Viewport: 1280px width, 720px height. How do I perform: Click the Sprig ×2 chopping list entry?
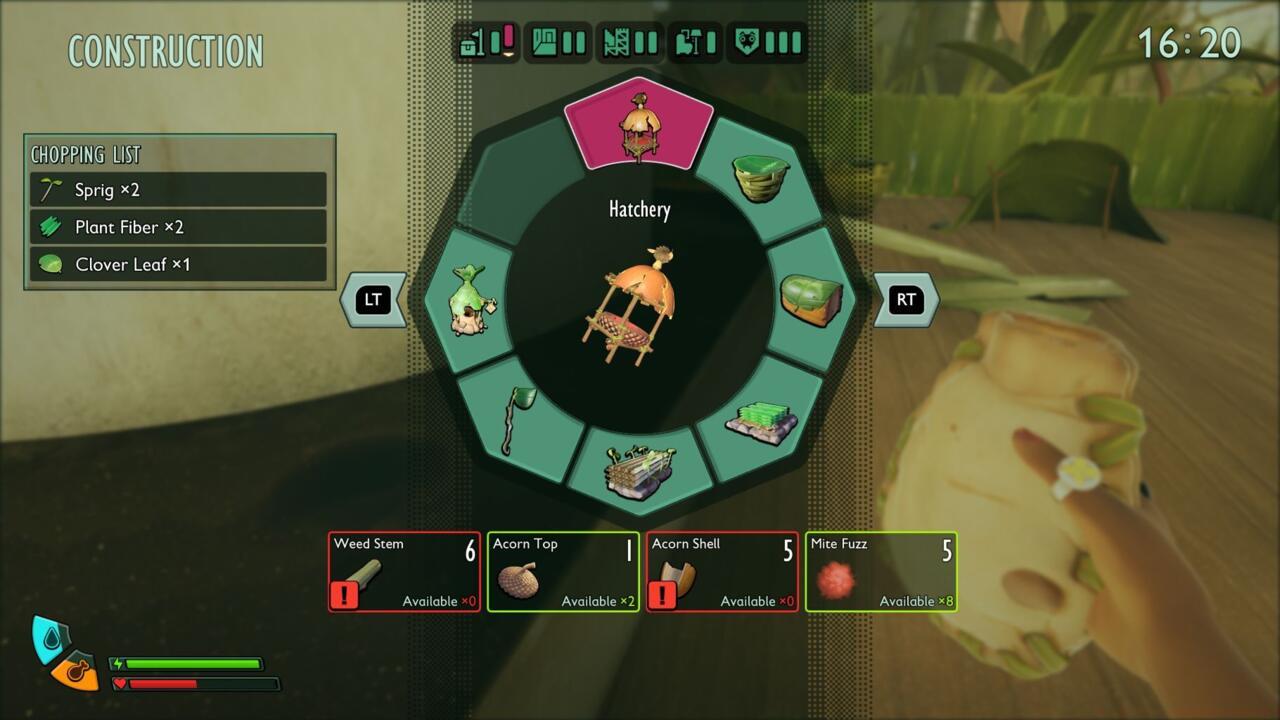pyautogui.click(x=178, y=189)
